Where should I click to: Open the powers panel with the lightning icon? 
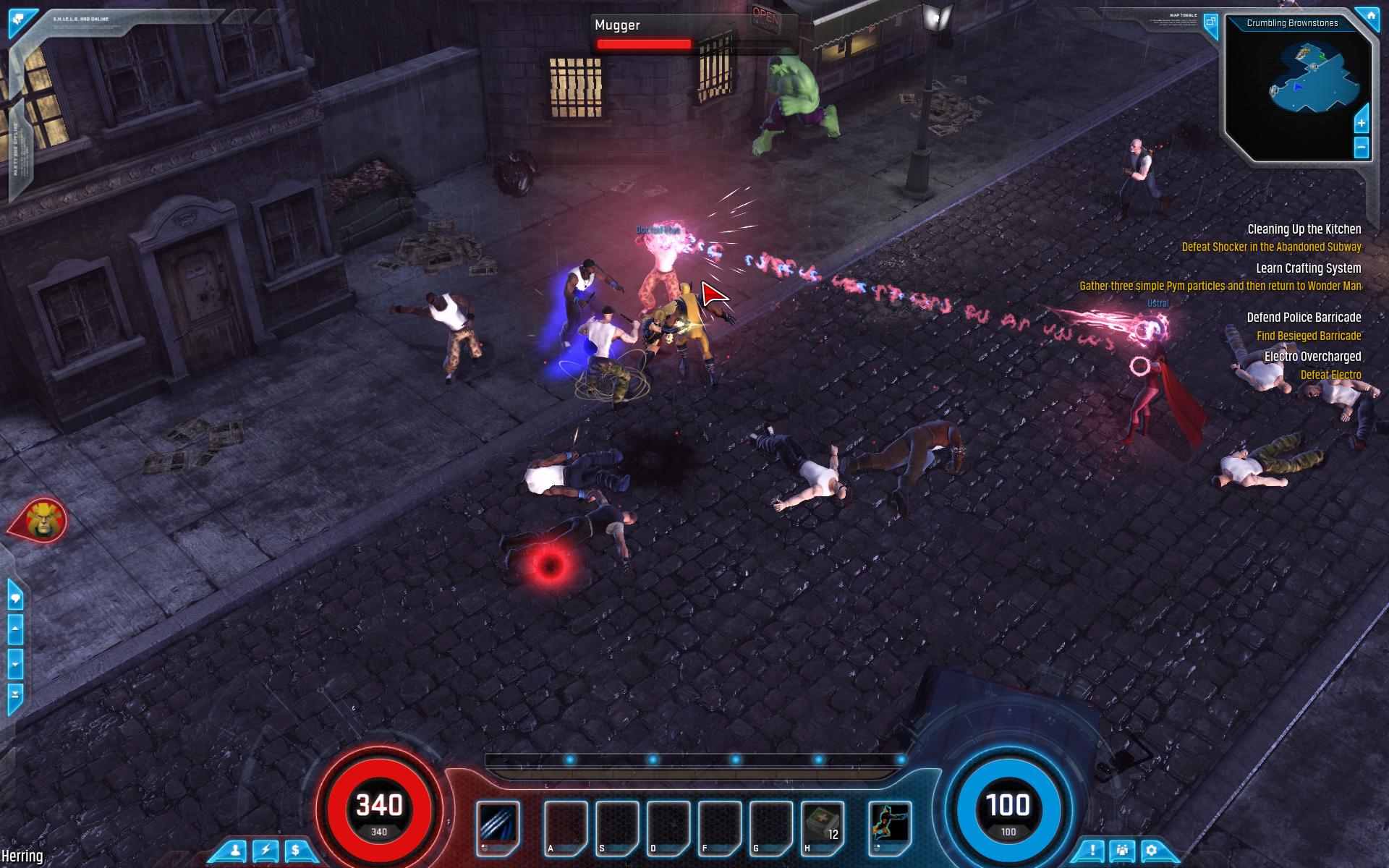pos(266,851)
